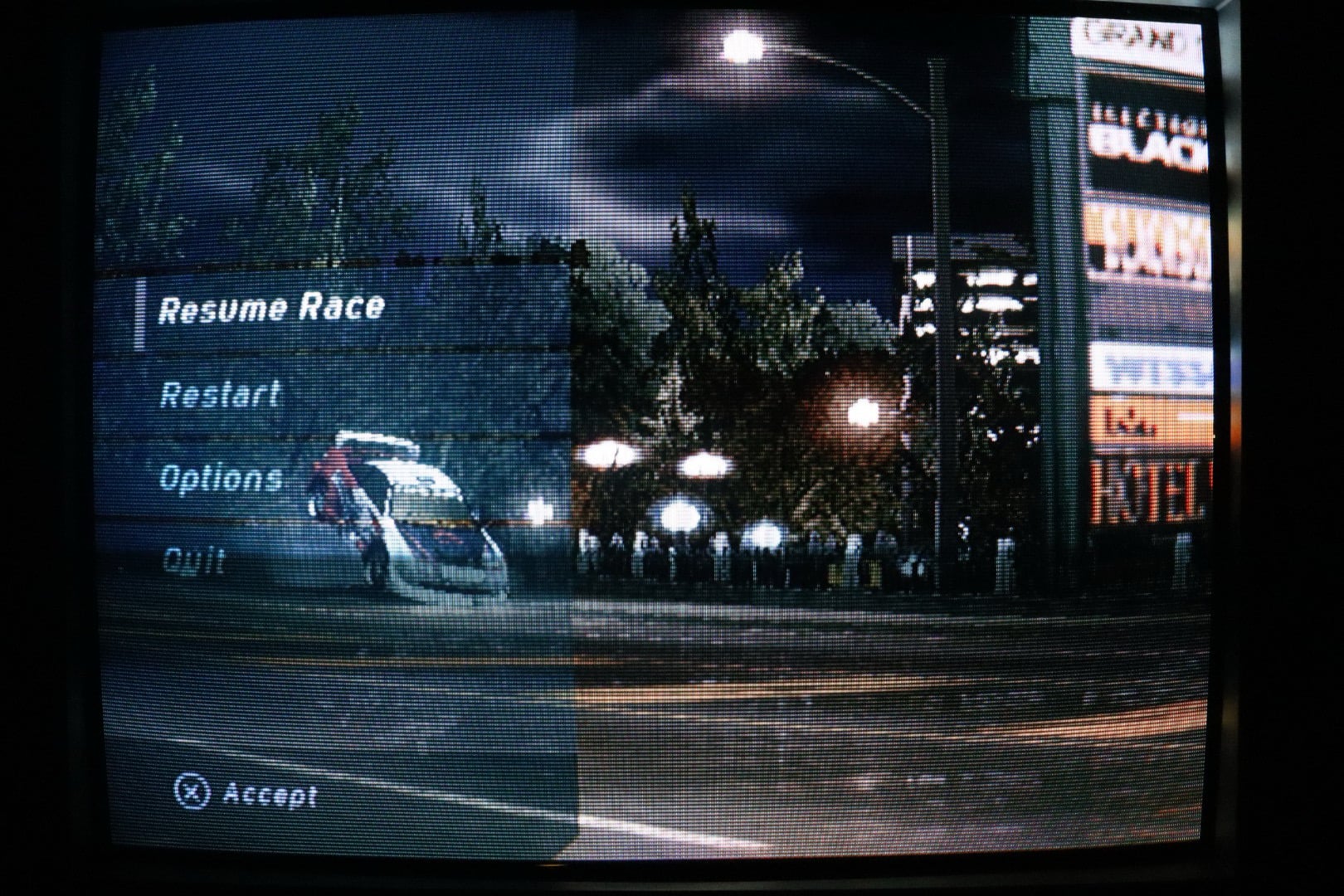Select Quit to leave the race
Viewport: 1344px width, 896px height.
click(193, 561)
